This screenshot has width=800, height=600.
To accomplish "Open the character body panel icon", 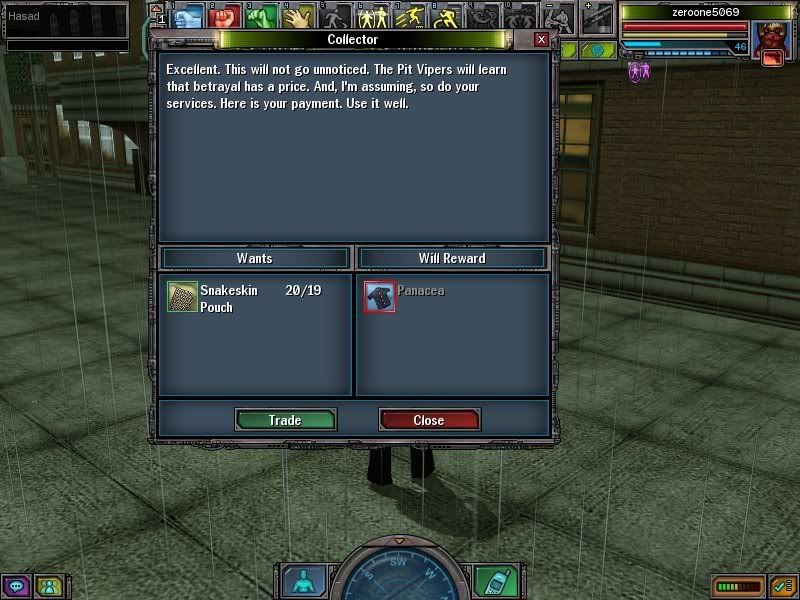I will (299, 581).
